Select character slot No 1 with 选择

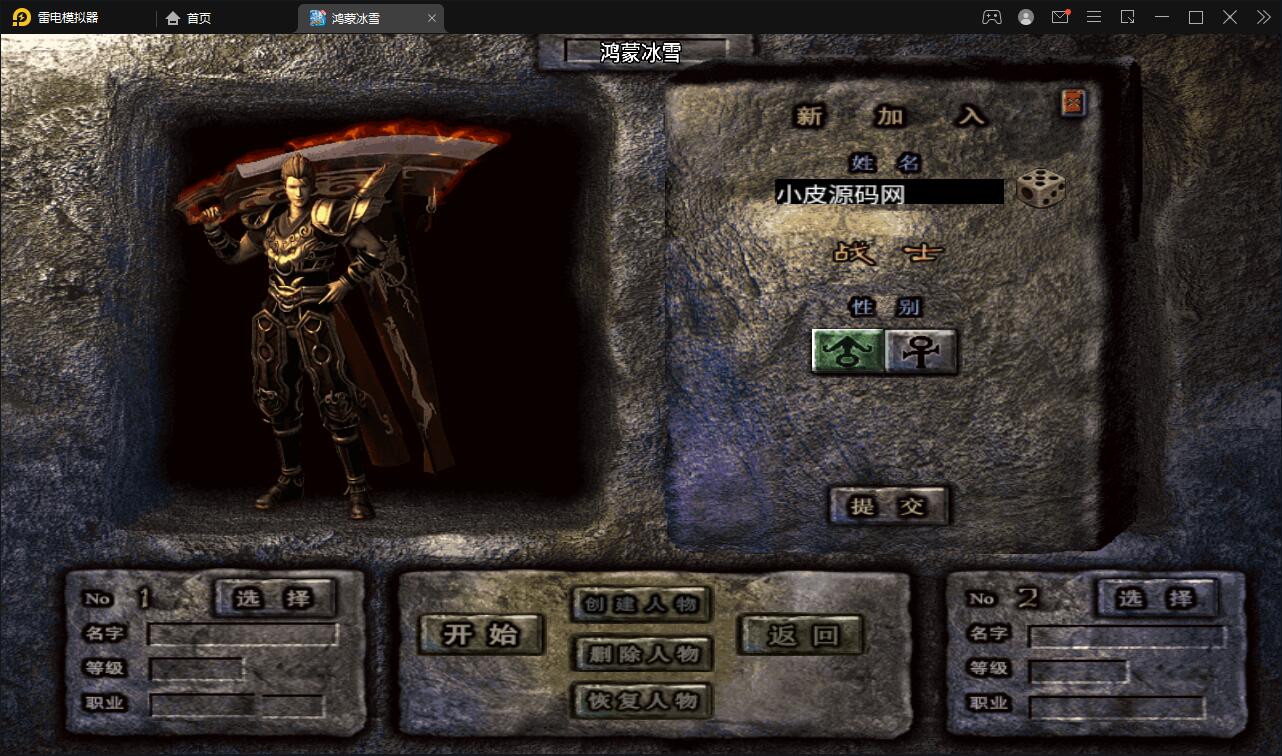[274, 598]
